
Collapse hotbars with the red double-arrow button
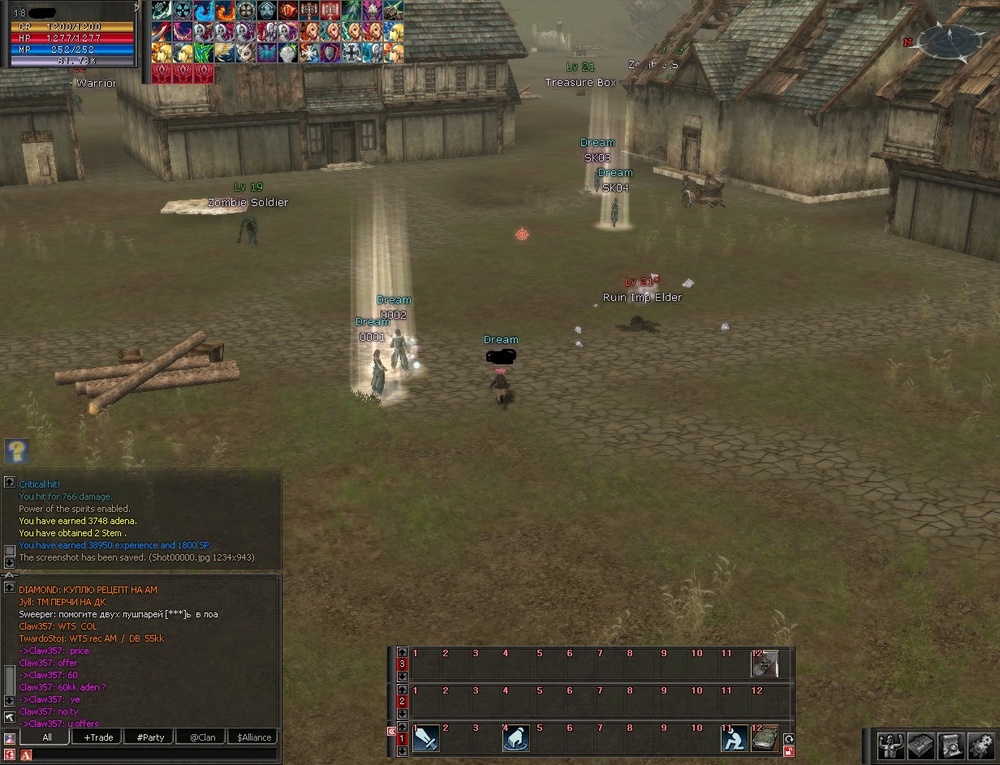click(x=392, y=732)
